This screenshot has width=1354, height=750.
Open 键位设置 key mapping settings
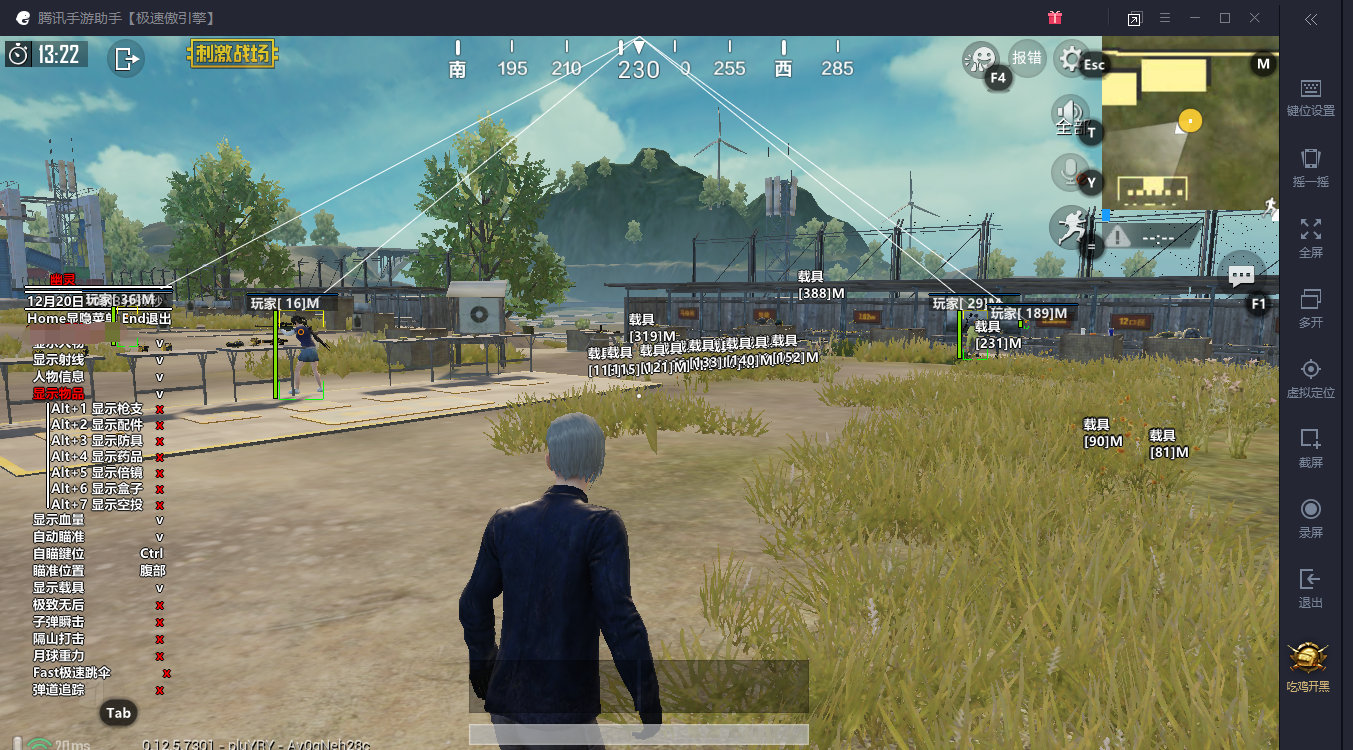point(1310,98)
